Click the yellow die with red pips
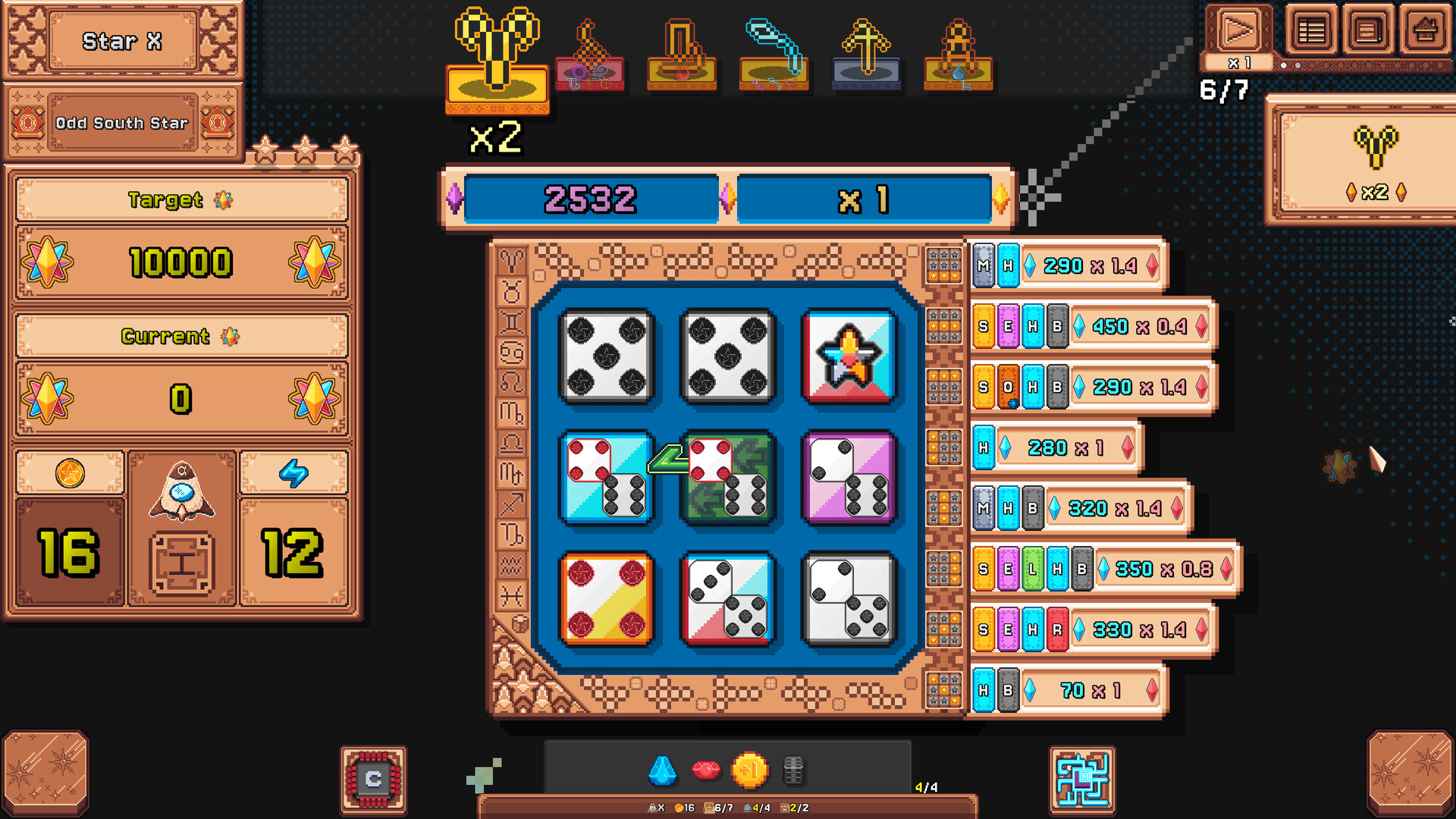Screen dimensions: 1456x819 (x=607, y=598)
